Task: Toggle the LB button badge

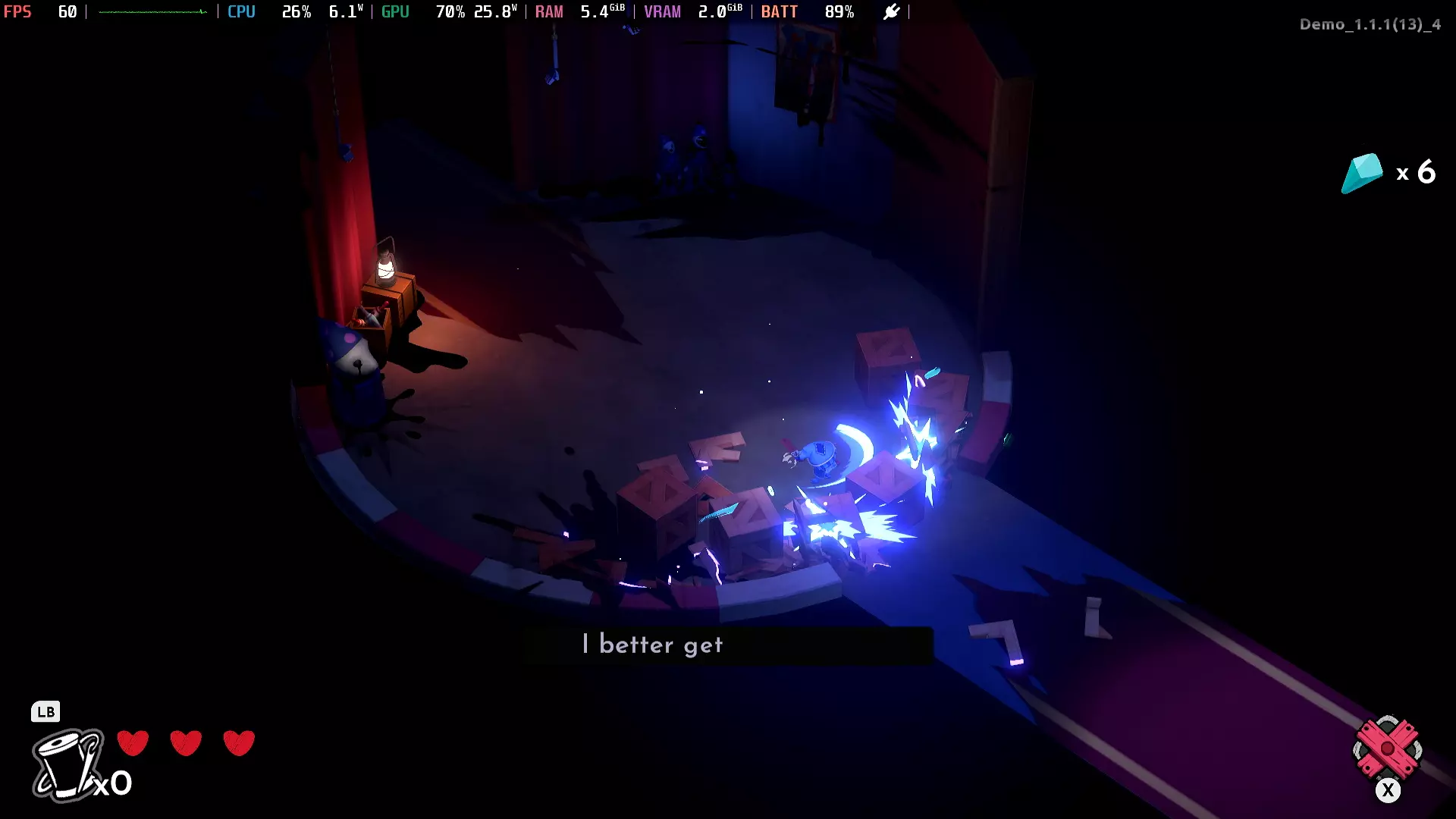Action: point(46,712)
